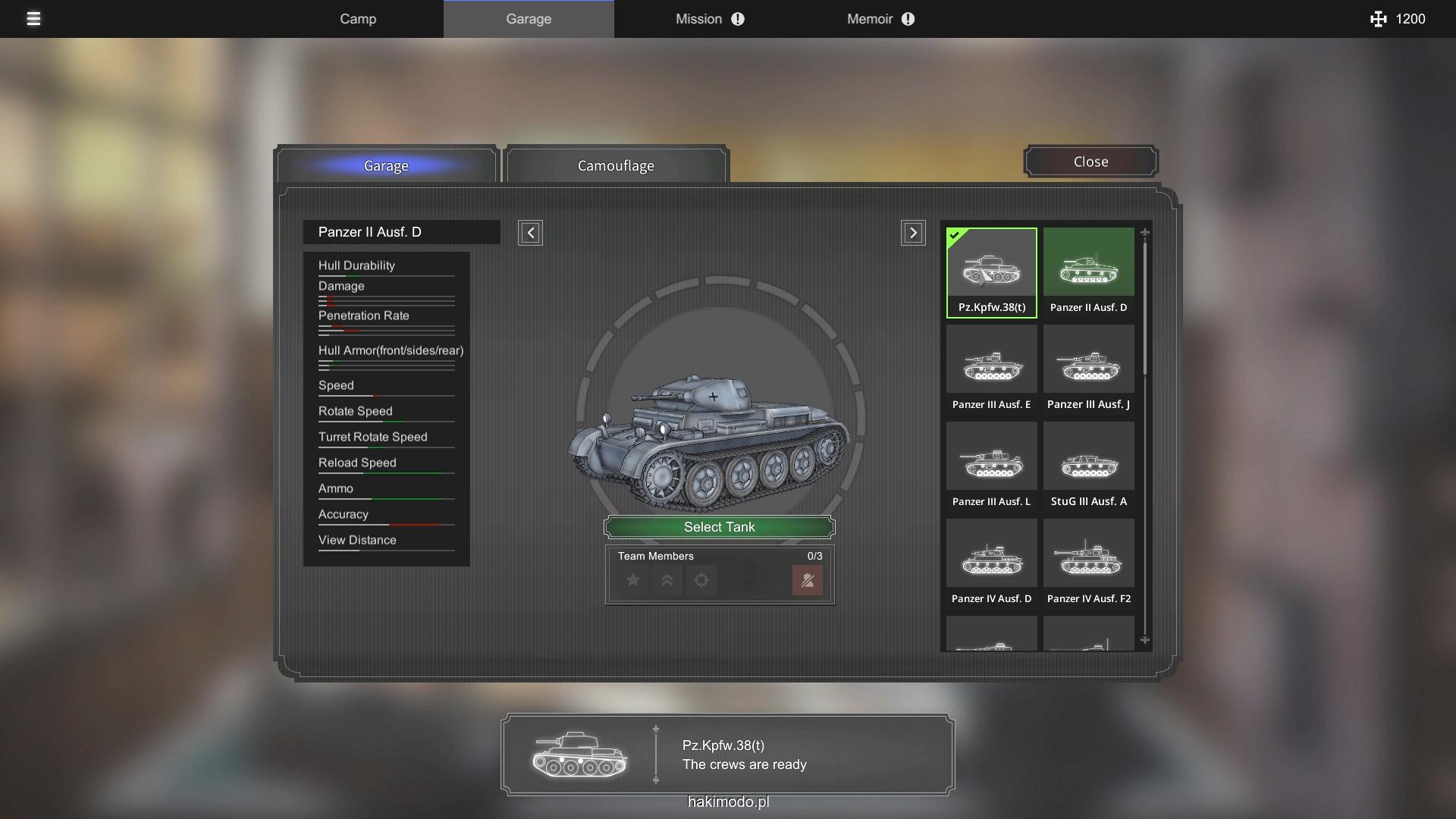Screen dimensions: 1456x819
Task: Choose the Panzer IV Ausf. F2 tile
Action: [x=1088, y=563]
